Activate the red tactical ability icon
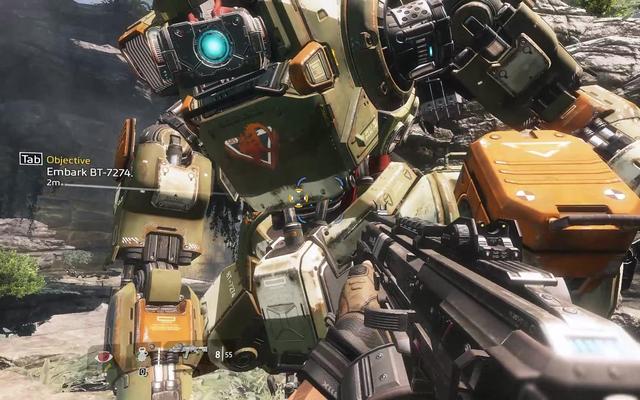This screenshot has height=400, width=640. (104, 357)
